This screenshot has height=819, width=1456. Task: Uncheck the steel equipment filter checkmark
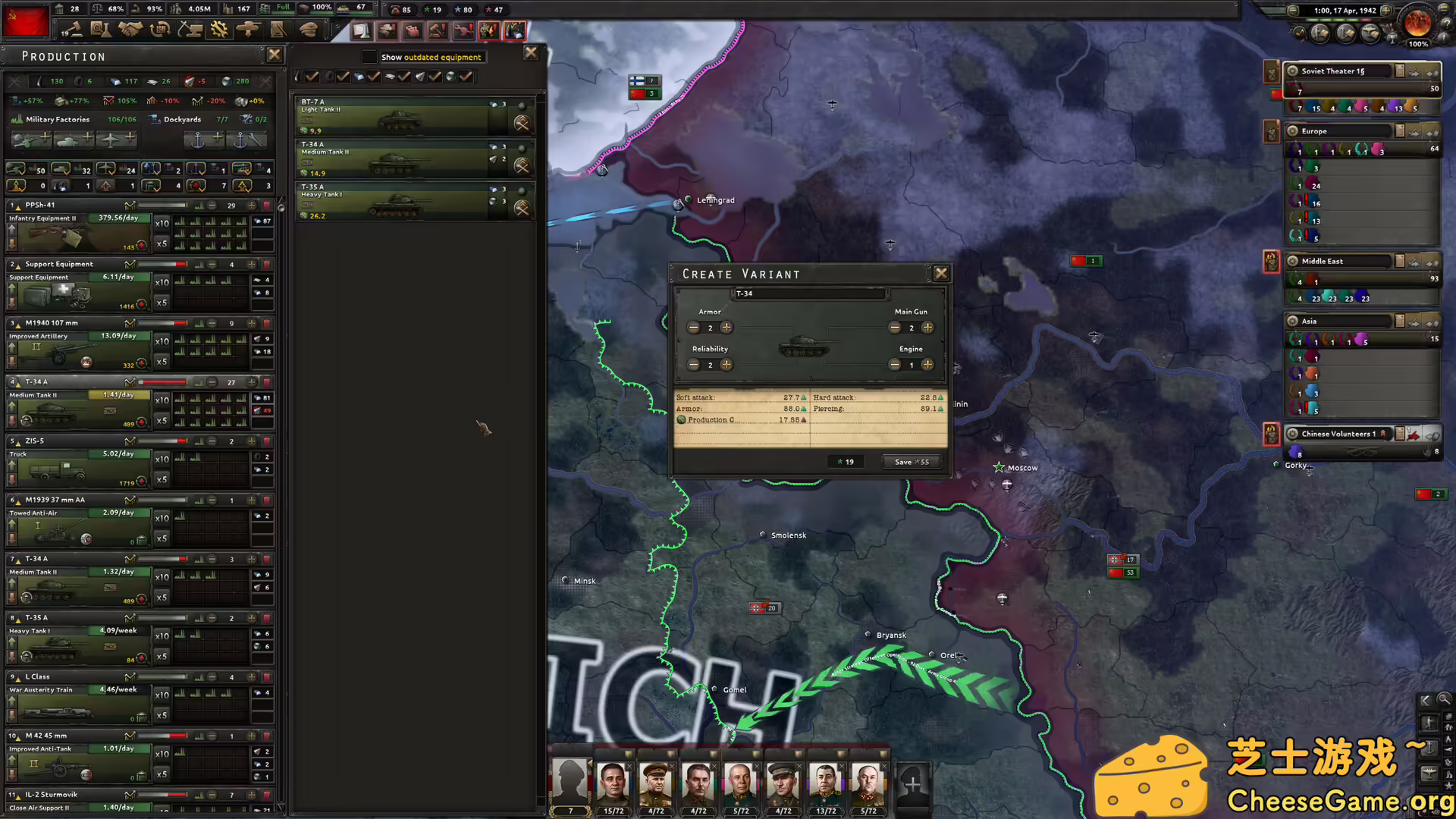tap(373, 76)
